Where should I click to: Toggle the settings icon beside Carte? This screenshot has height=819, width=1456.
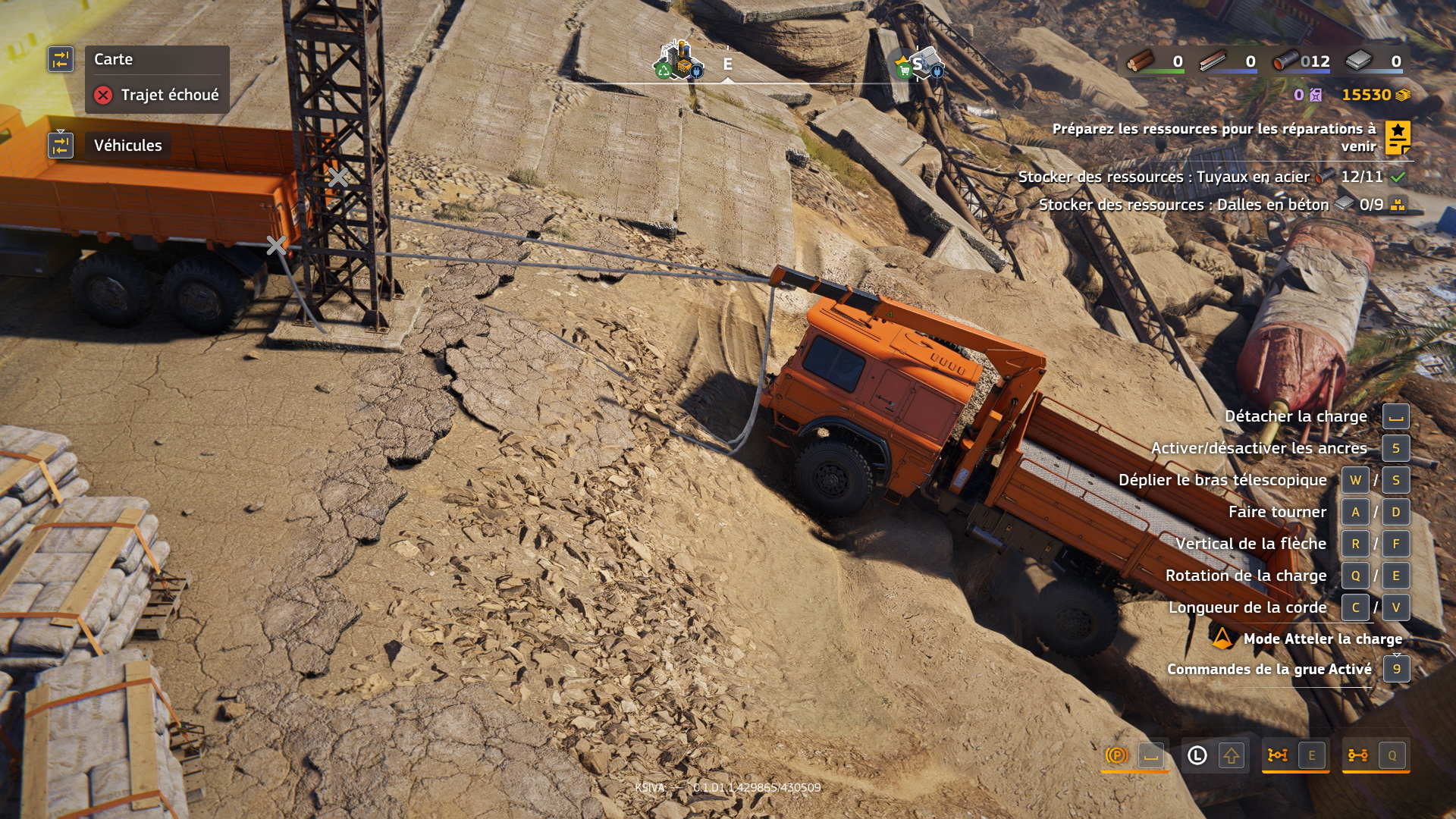61,59
